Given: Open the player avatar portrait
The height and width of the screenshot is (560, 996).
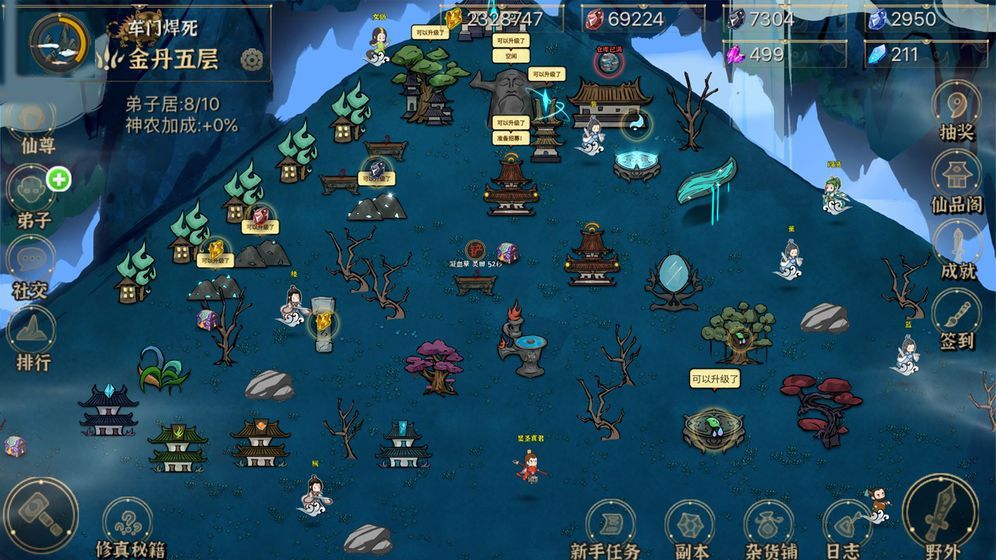Looking at the screenshot, I should (59, 42).
